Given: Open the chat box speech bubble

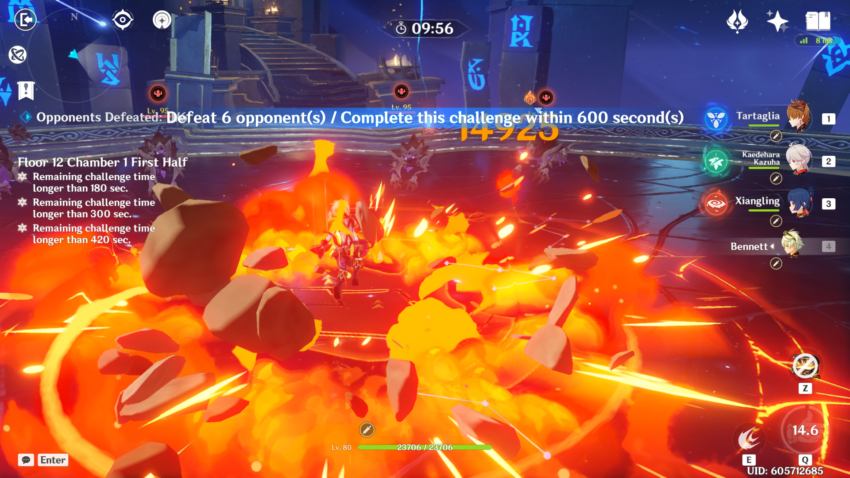Looking at the screenshot, I should tap(25, 460).
